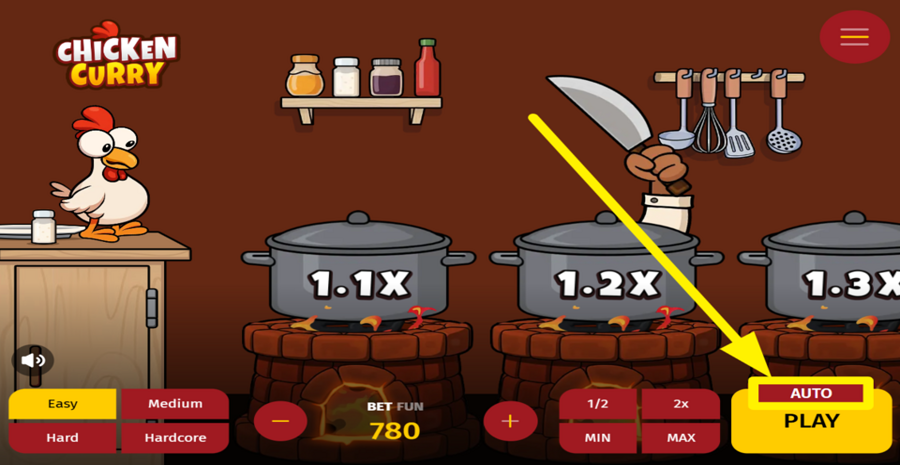The image size is (900, 465).
Task: Switch to Hard difficulty
Action: coord(63,438)
